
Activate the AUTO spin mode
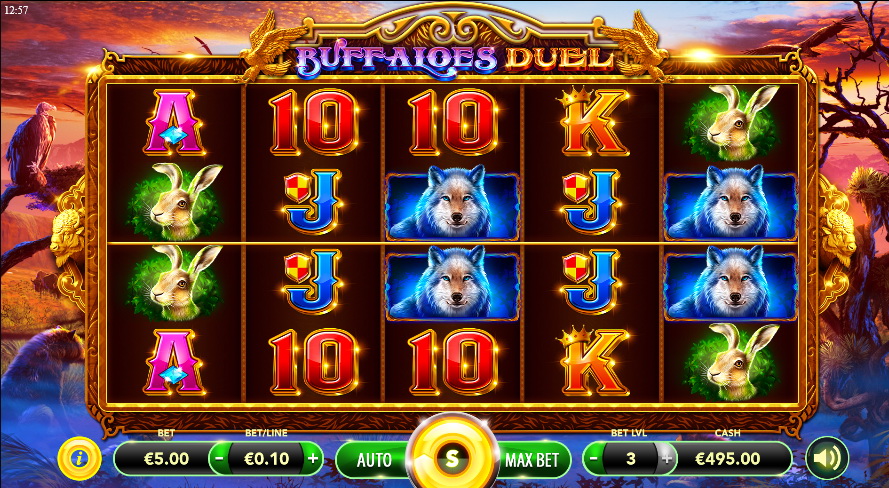click(x=374, y=460)
